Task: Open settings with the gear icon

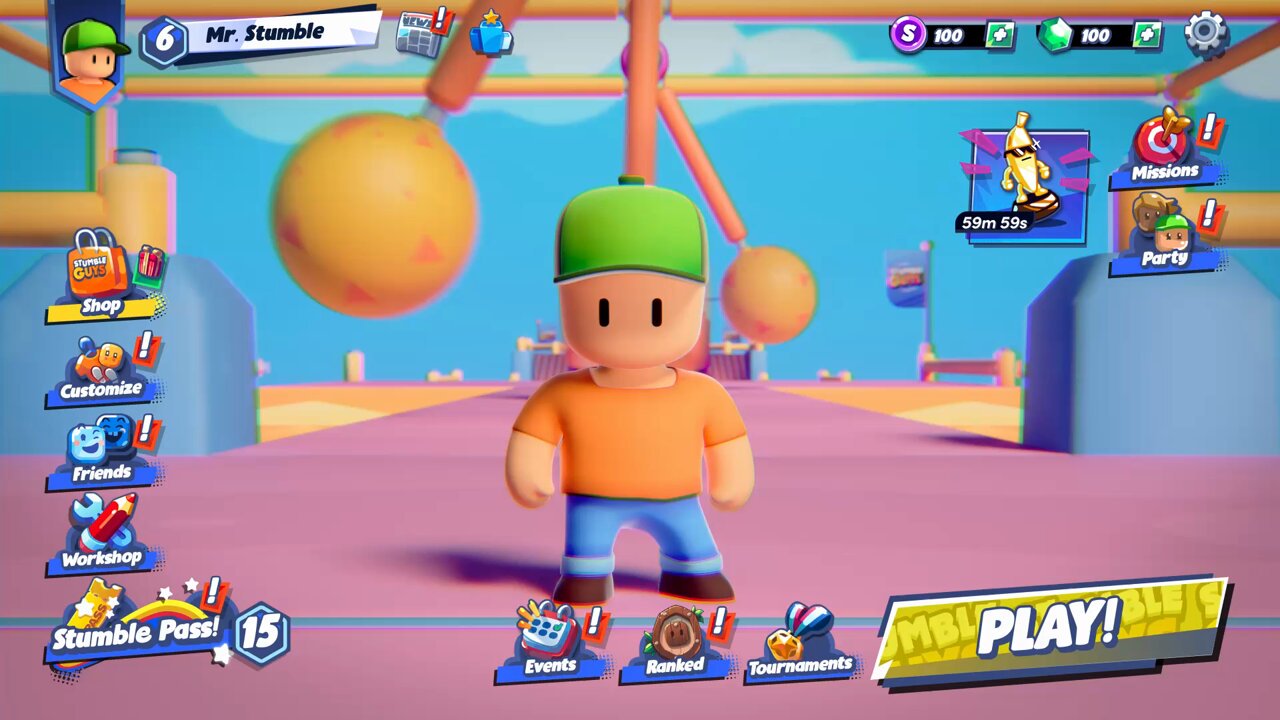Action: pyautogui.click(x=1206, y=33)
